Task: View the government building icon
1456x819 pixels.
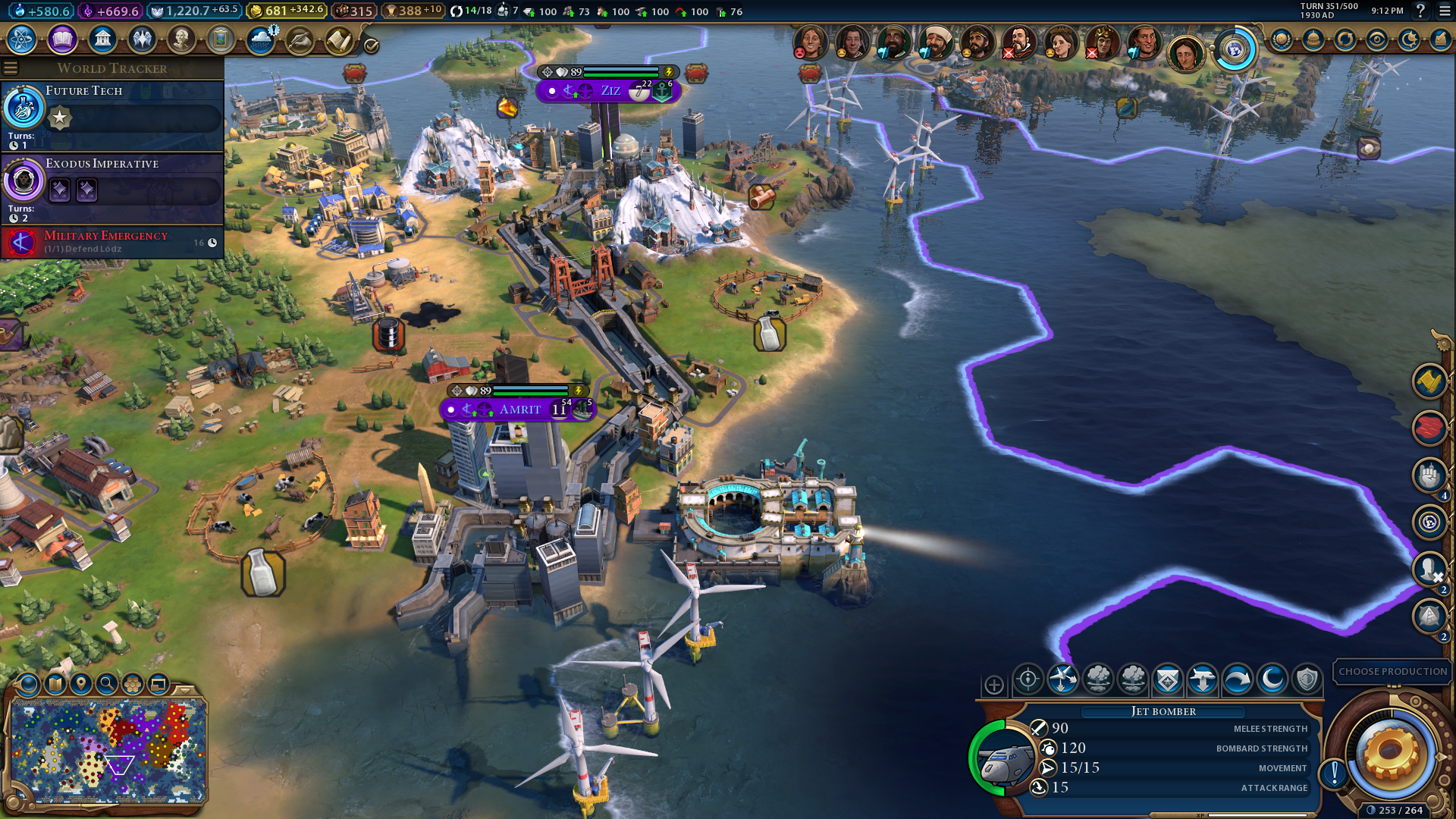Action: [x=102, y=39]
